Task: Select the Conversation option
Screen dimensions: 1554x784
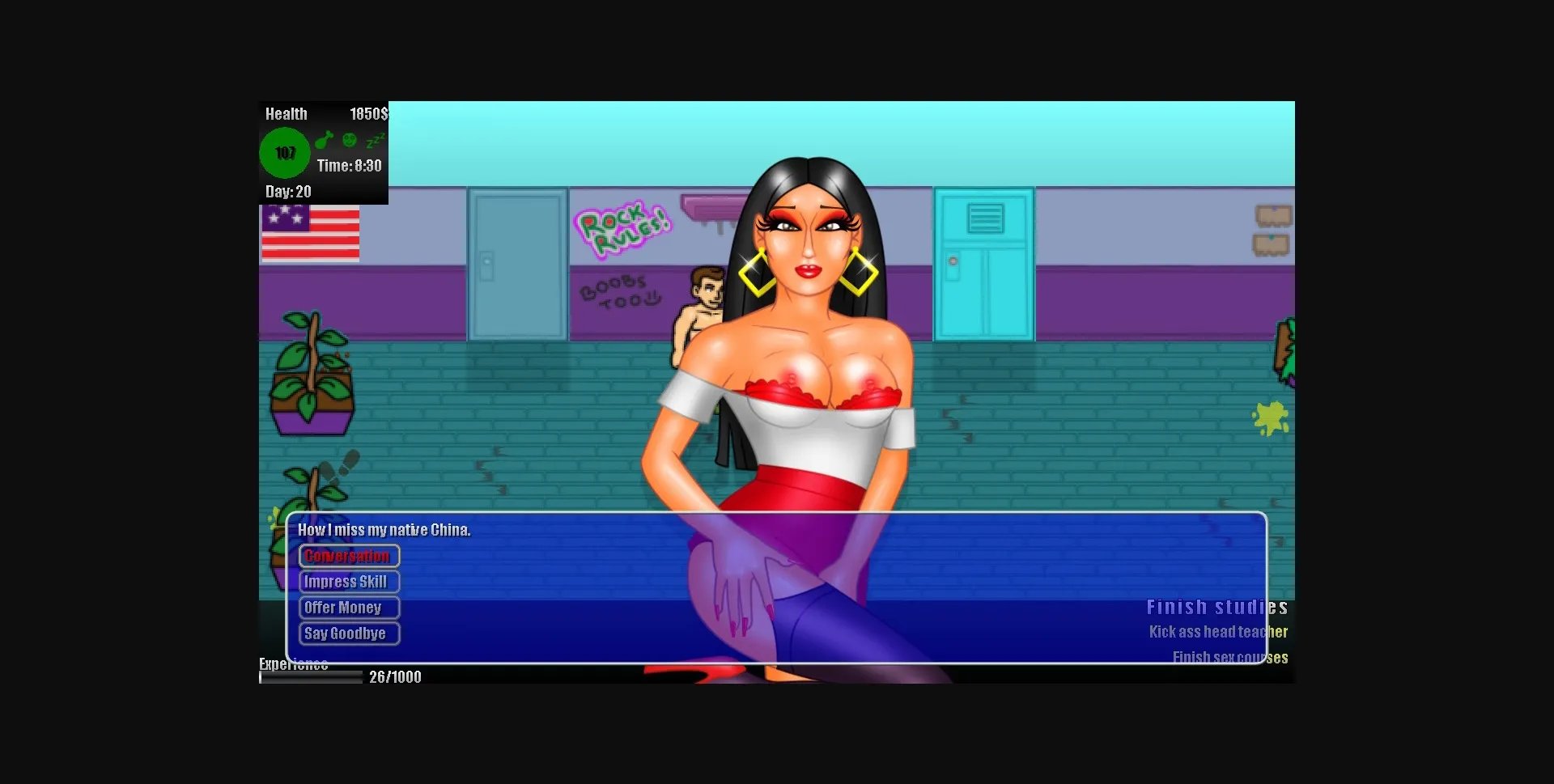Action: [347, 556]
